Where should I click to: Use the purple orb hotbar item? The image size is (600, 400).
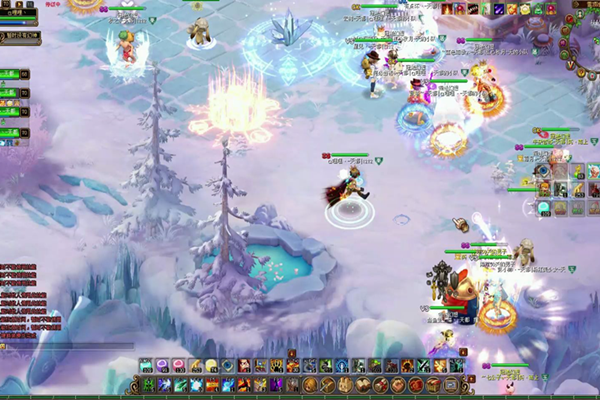click(x=162, y=365)
